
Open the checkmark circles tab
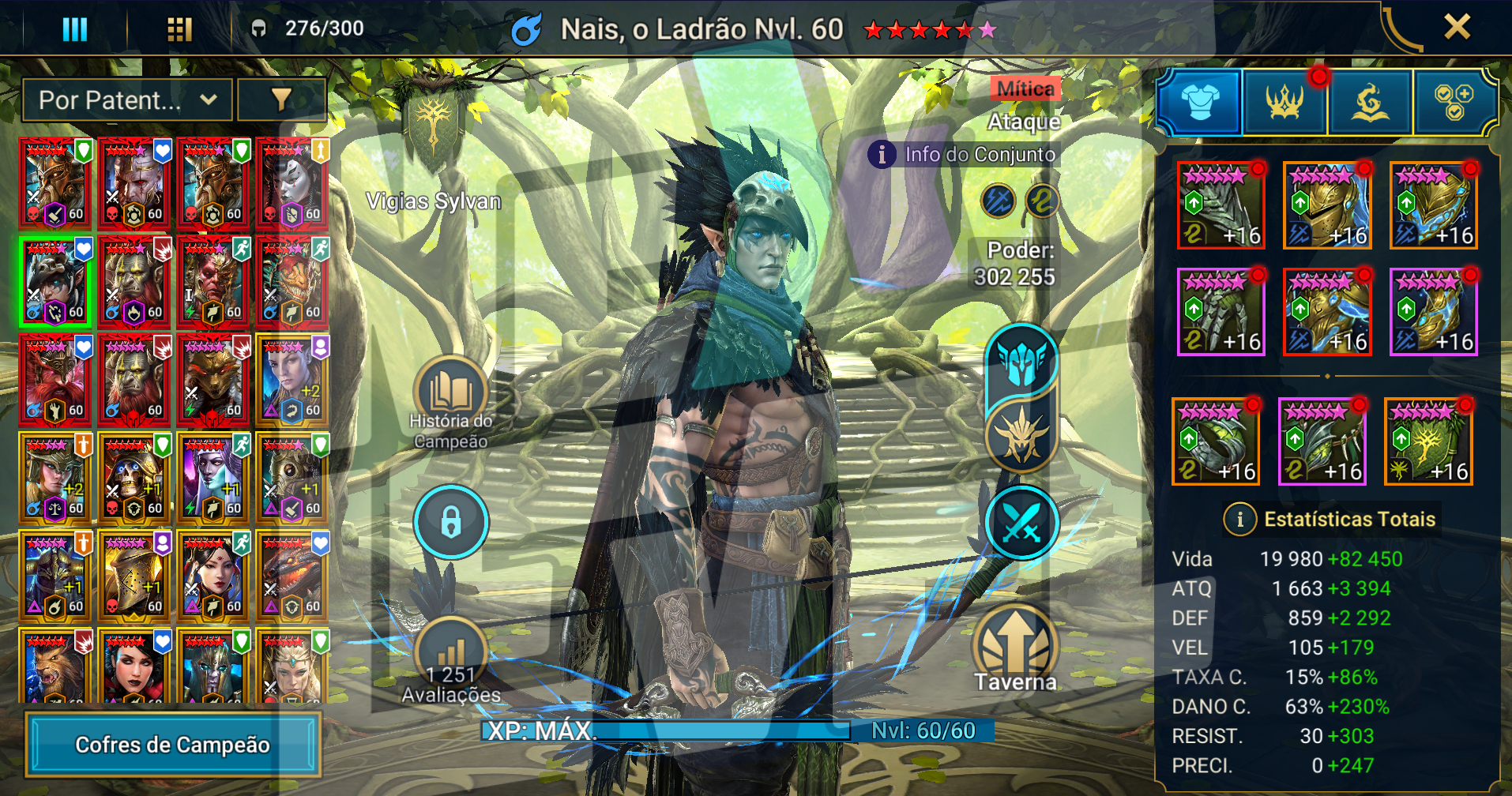[x=1454, y=102]
